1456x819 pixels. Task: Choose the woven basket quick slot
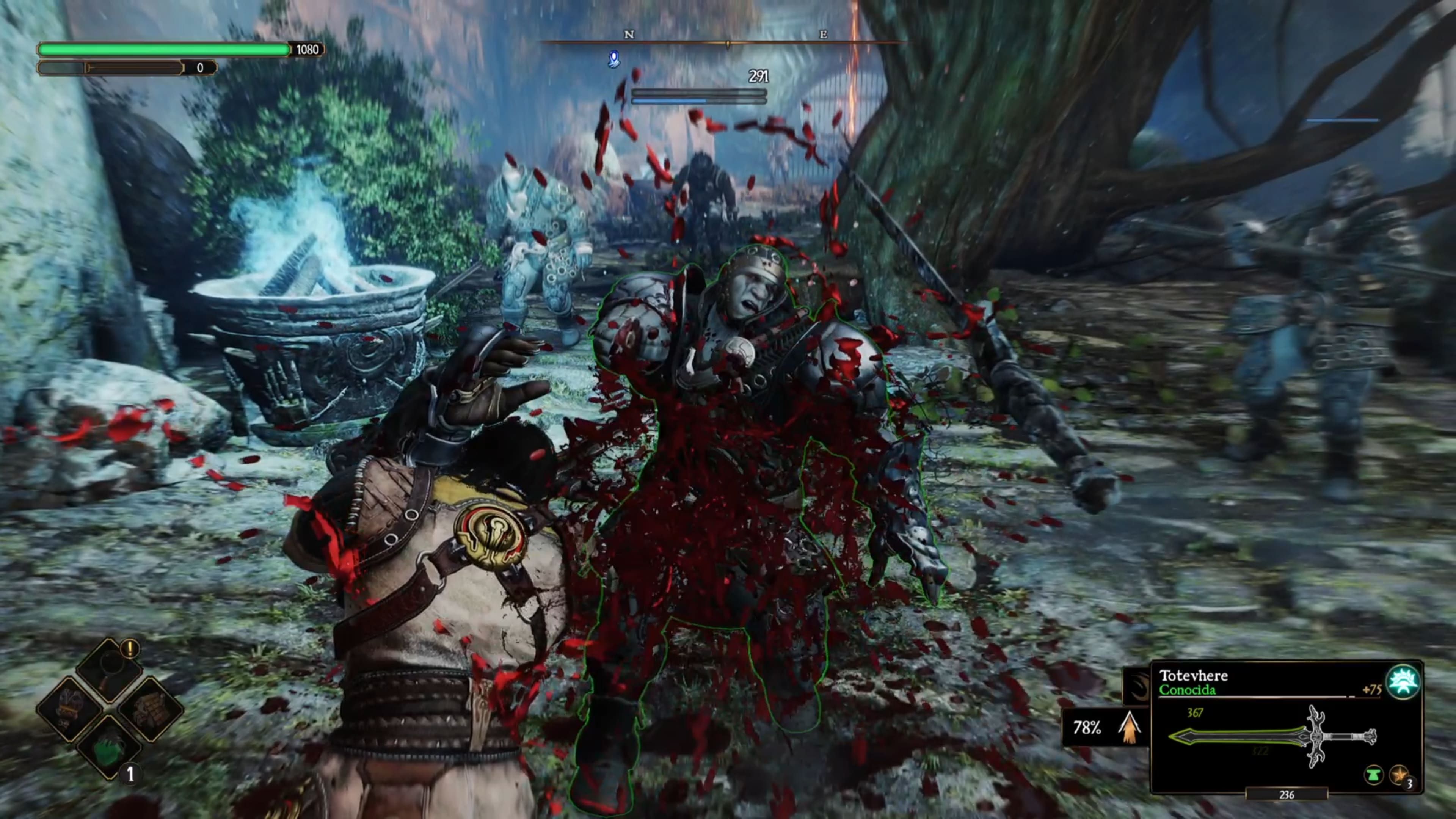pyautogui.click(x=151, y=709)
